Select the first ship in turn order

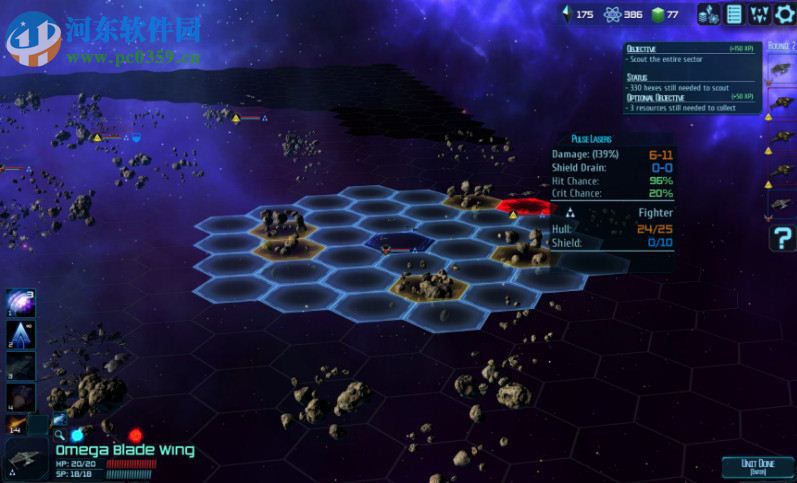click(781, 70)
